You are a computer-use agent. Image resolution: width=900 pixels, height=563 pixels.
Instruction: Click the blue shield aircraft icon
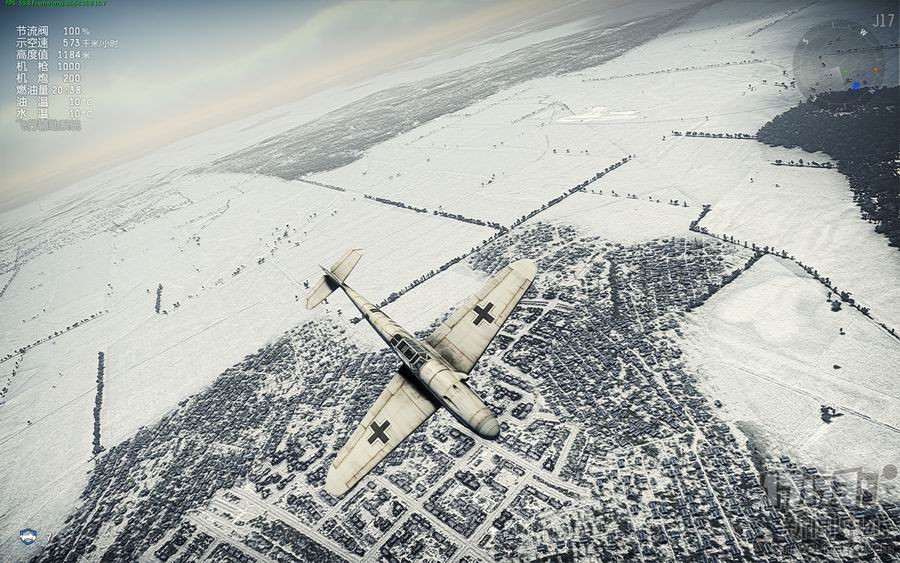(x=28, y=537)
